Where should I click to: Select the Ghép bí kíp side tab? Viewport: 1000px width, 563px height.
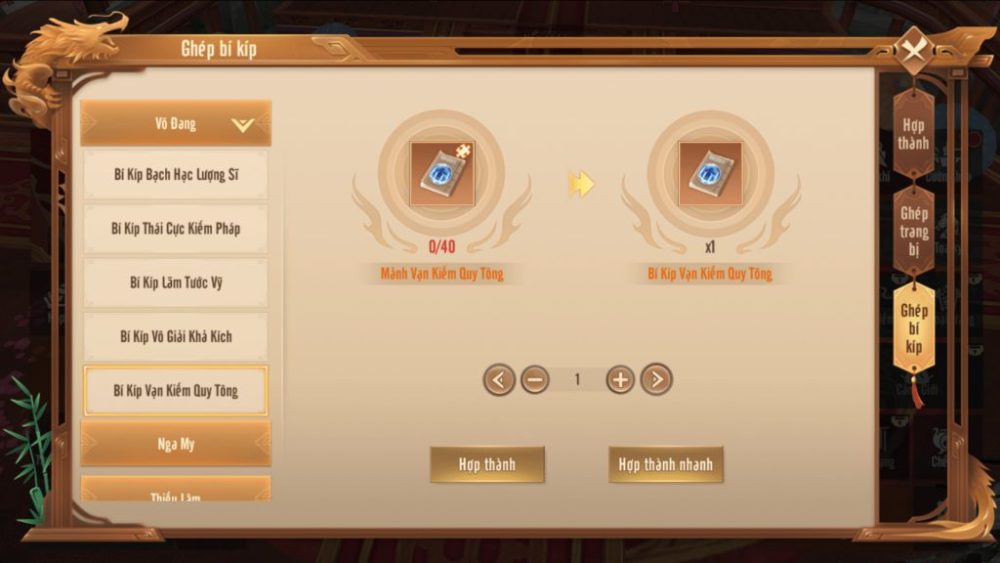(x=913, y=328)
